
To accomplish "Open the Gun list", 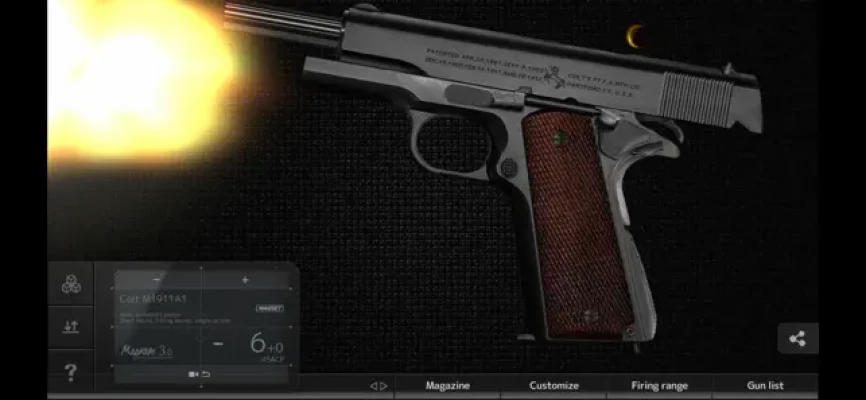I will [765, 385].
